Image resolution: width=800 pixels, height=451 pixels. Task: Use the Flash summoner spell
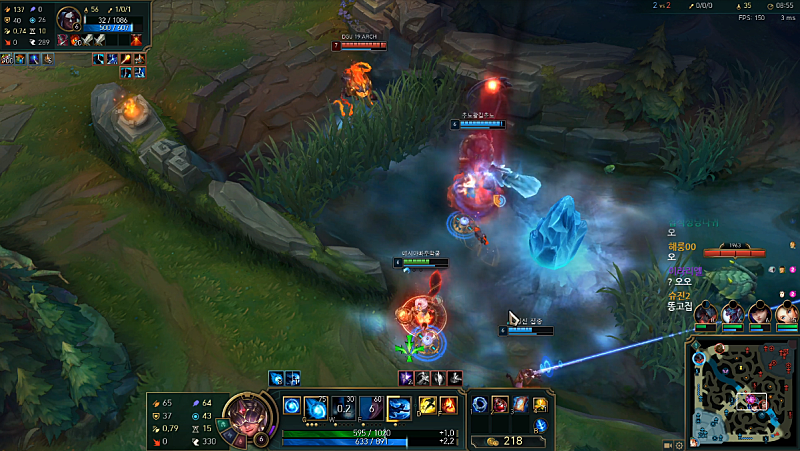pyautogui.click(x=428, y=406)
